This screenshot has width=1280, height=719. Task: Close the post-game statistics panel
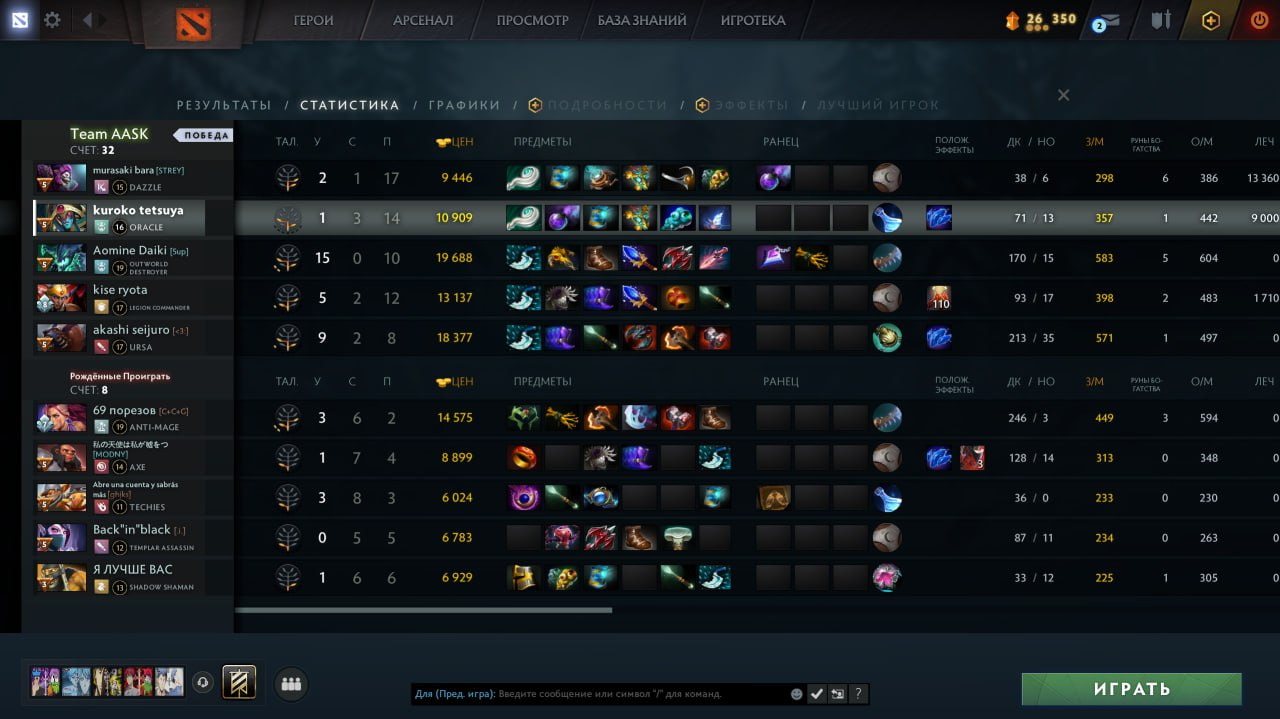click(x=1063, y=95)
